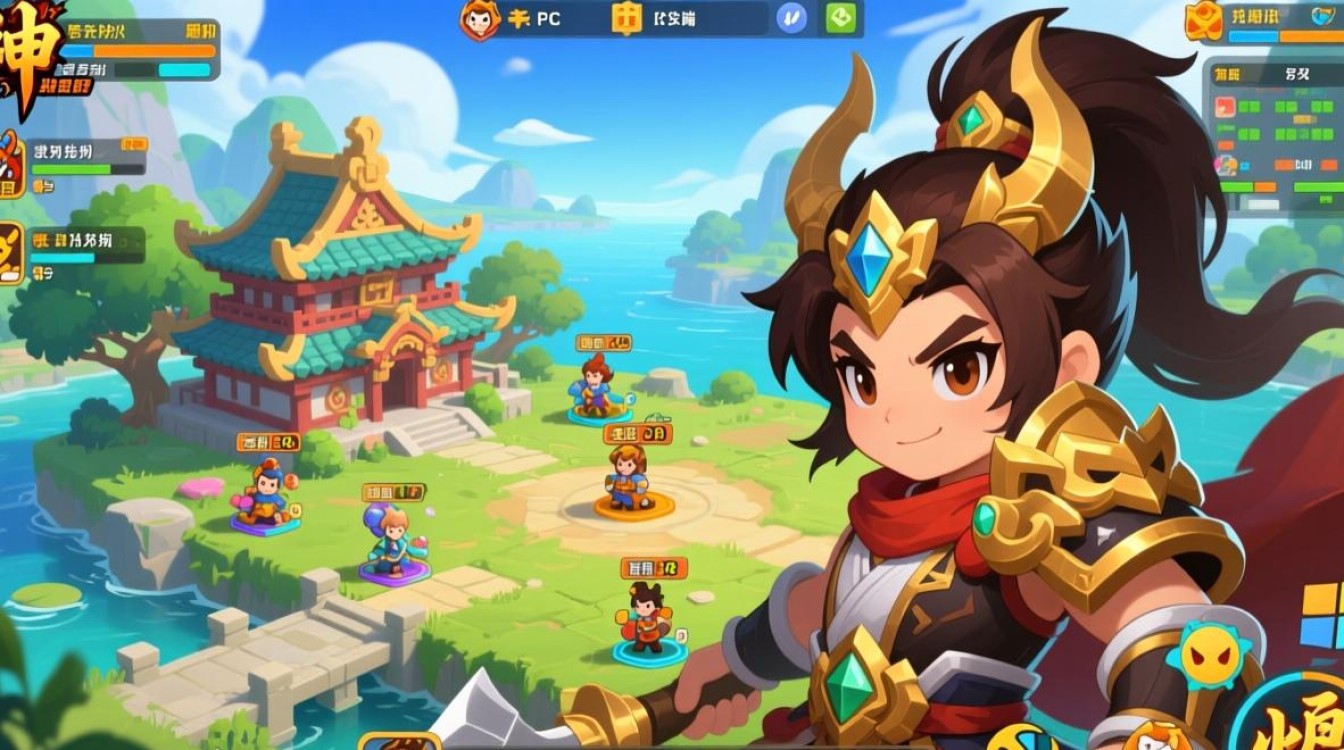Toggle the blue heart badge beside the gift bar
Screen dimensions: 1344x750
pos(1322,16)
